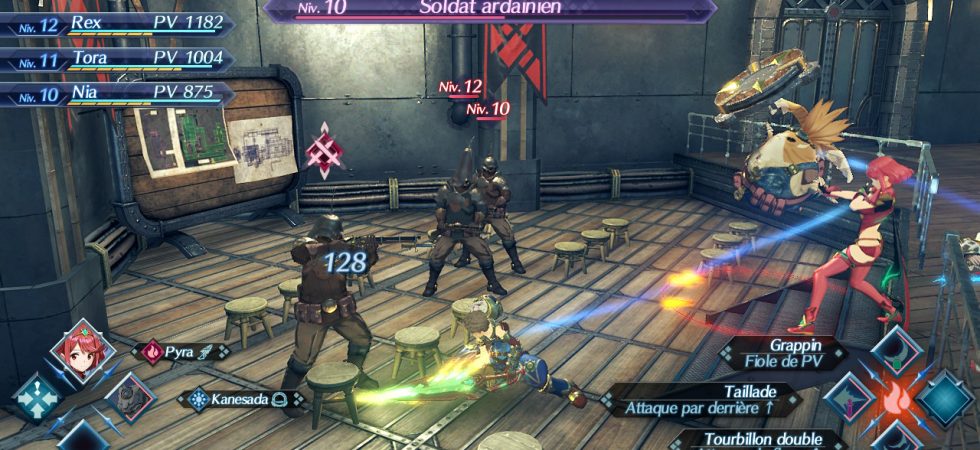This screenshot has height=450, width=980.
Task: Click the Soldat ardainien target bar
Action: 490,9
